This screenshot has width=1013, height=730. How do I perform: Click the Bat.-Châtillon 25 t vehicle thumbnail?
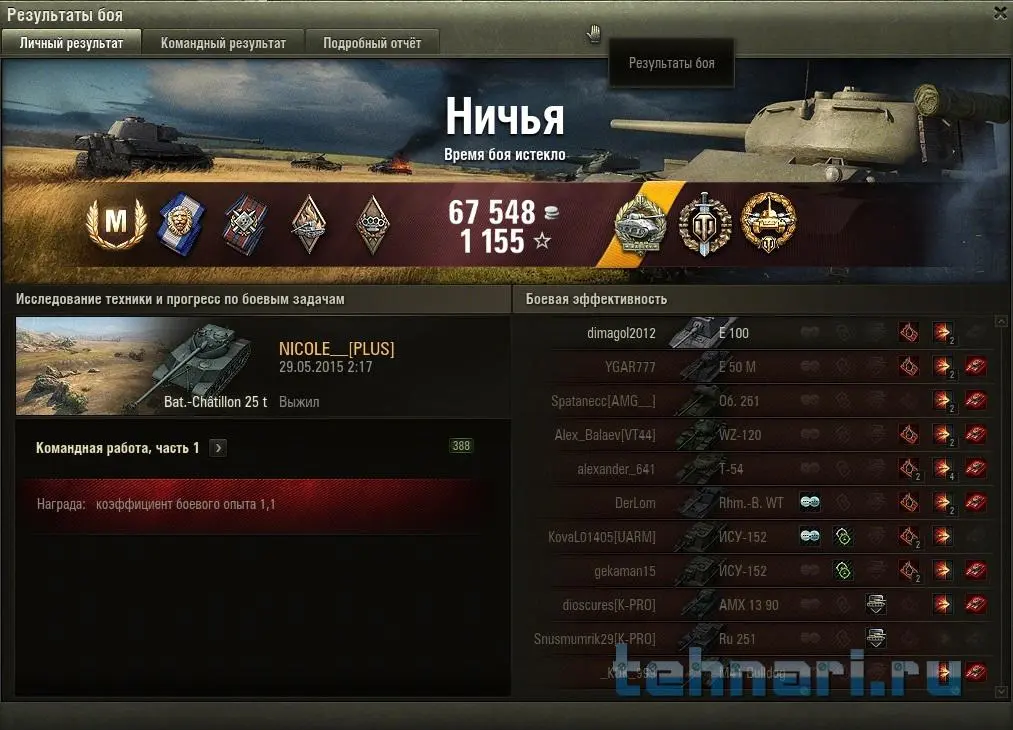[142, 365]
